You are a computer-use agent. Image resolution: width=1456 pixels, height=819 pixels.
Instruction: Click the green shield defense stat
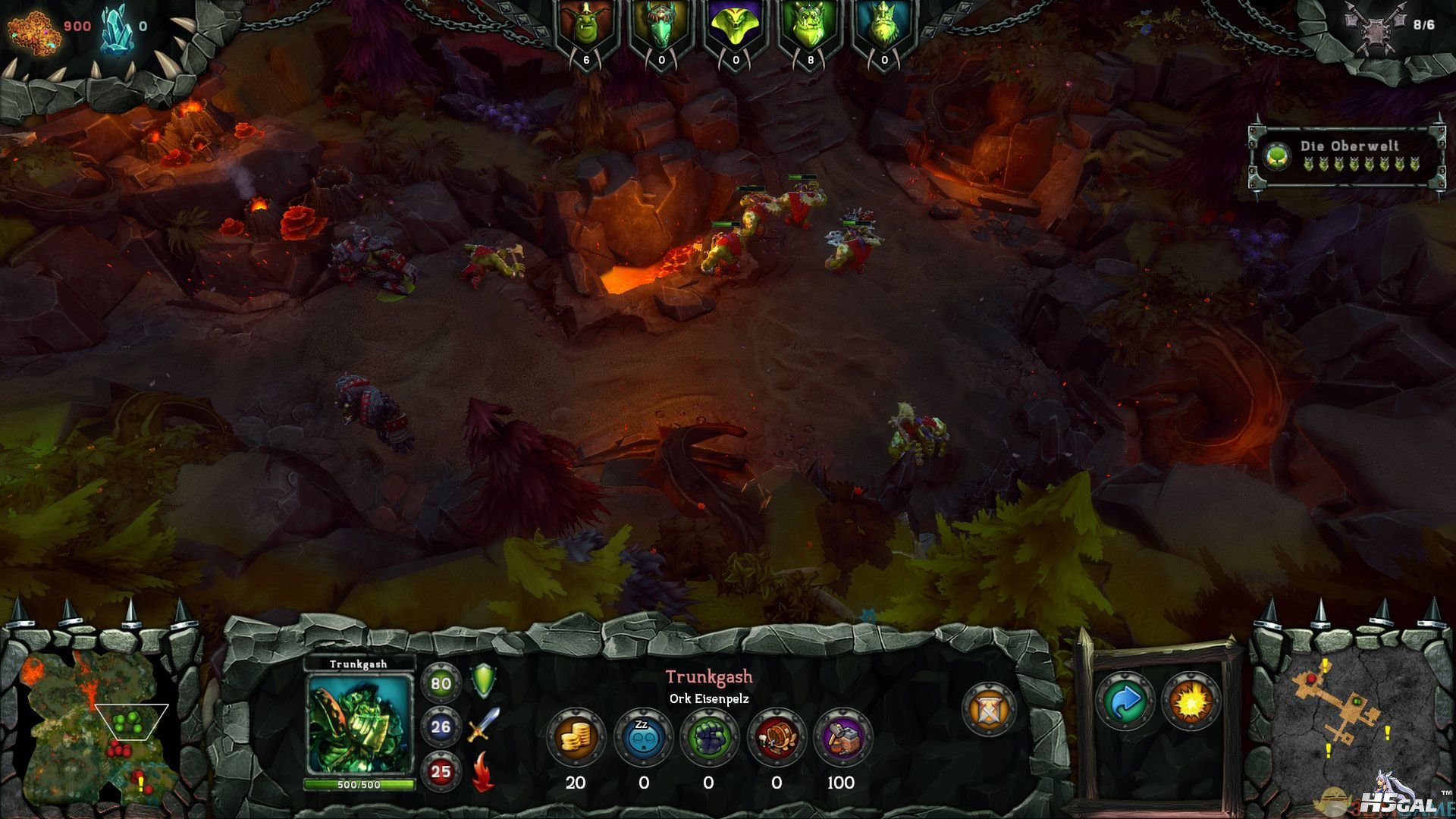484,680
